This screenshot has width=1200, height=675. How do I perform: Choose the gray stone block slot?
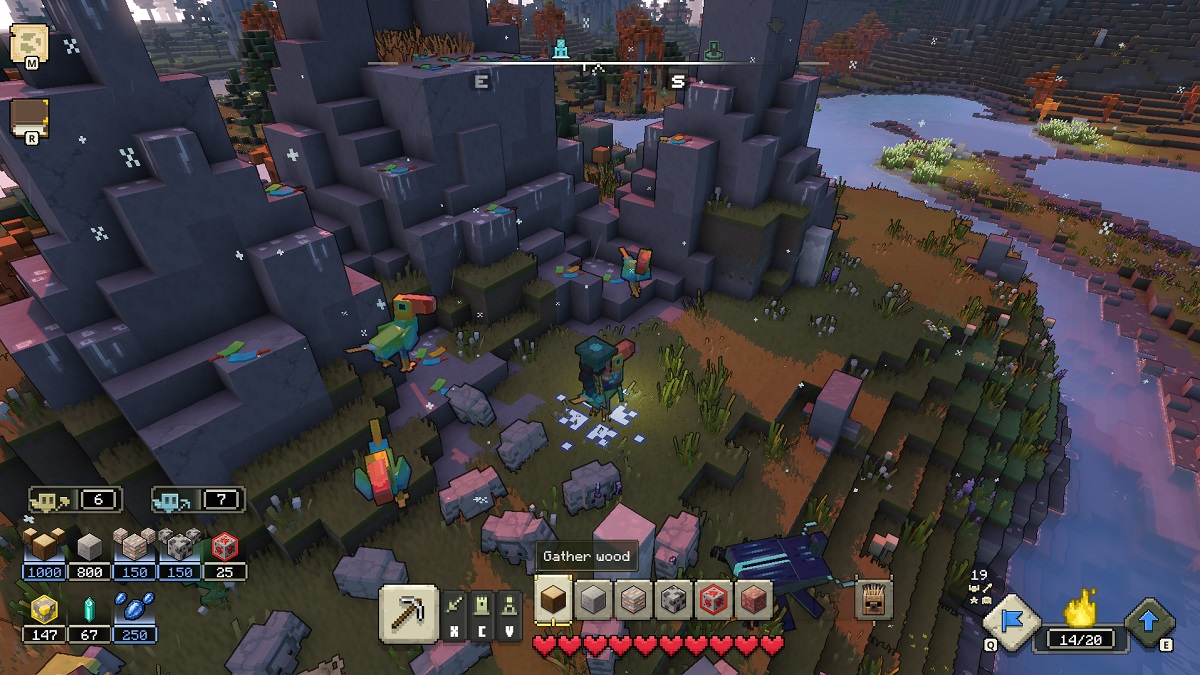point(594,600)
